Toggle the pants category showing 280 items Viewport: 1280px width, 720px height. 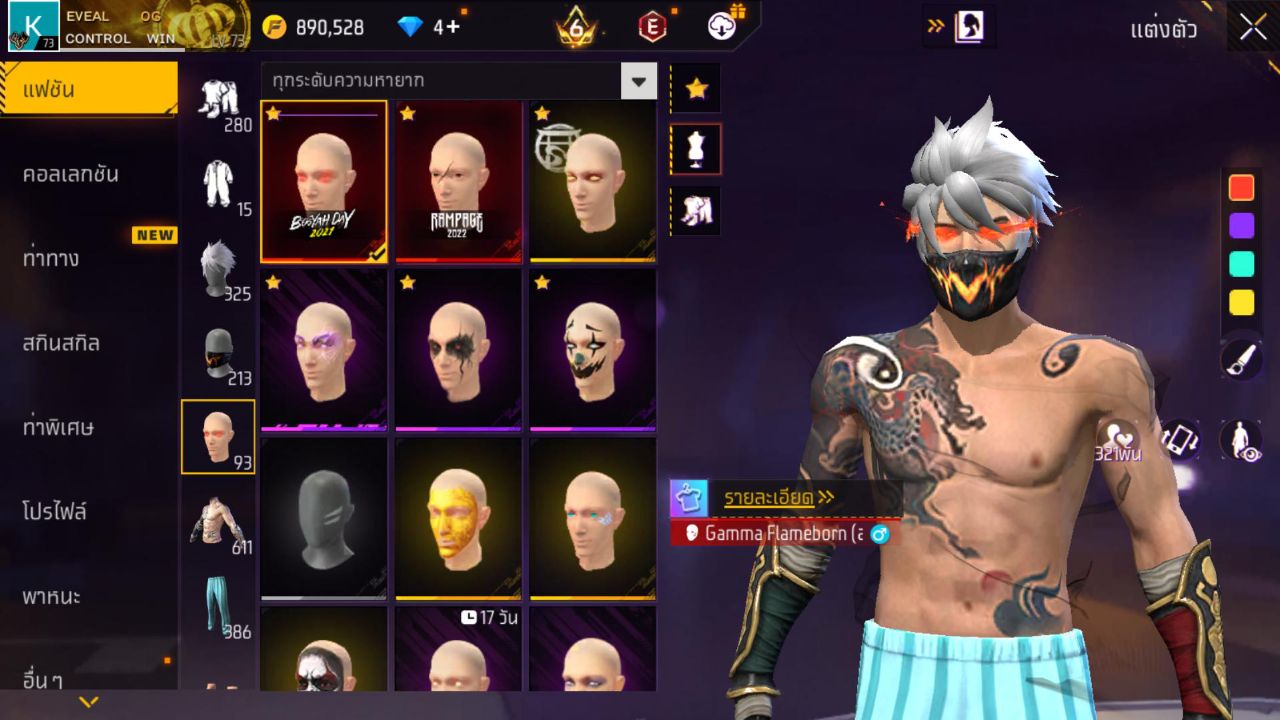(219, 100)
